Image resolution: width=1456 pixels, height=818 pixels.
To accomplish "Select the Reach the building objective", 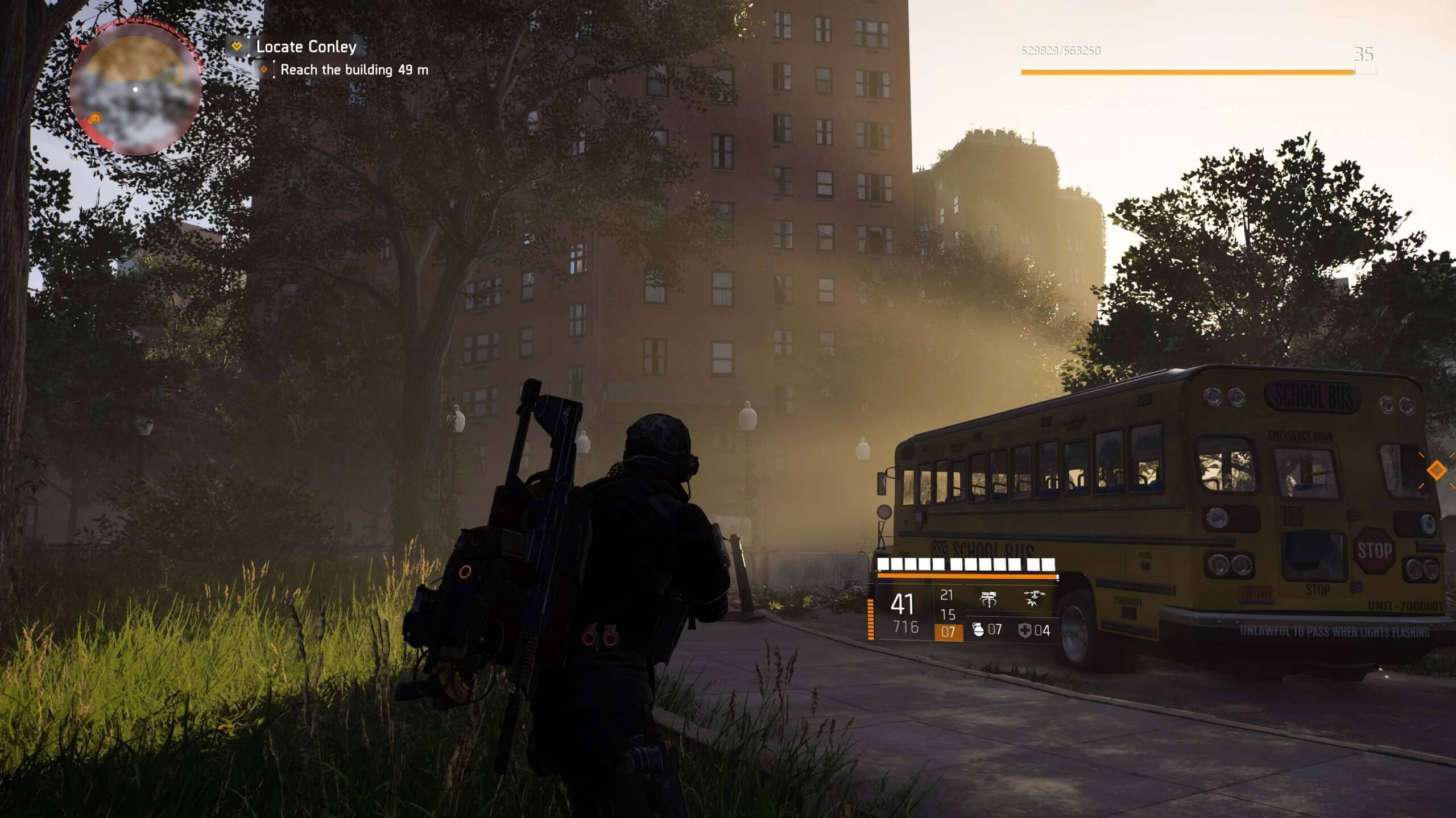I will [354, 70].
